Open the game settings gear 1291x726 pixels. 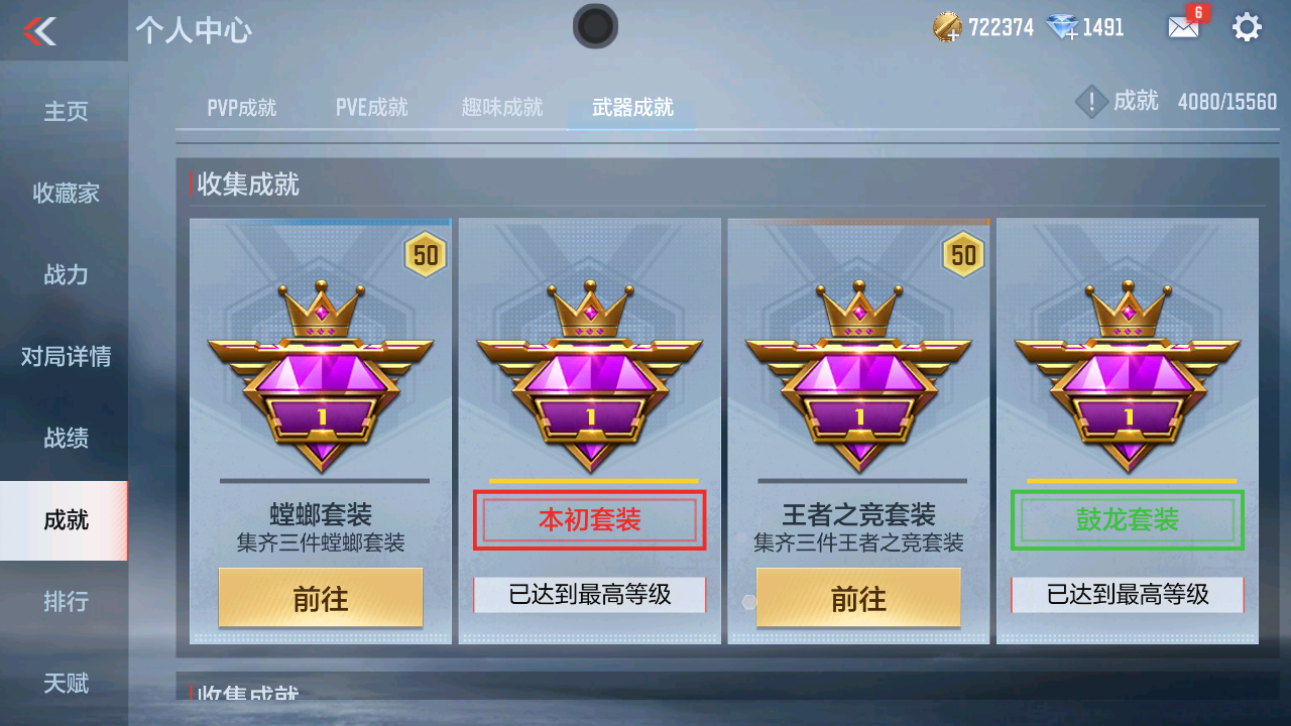point(1247,26)
